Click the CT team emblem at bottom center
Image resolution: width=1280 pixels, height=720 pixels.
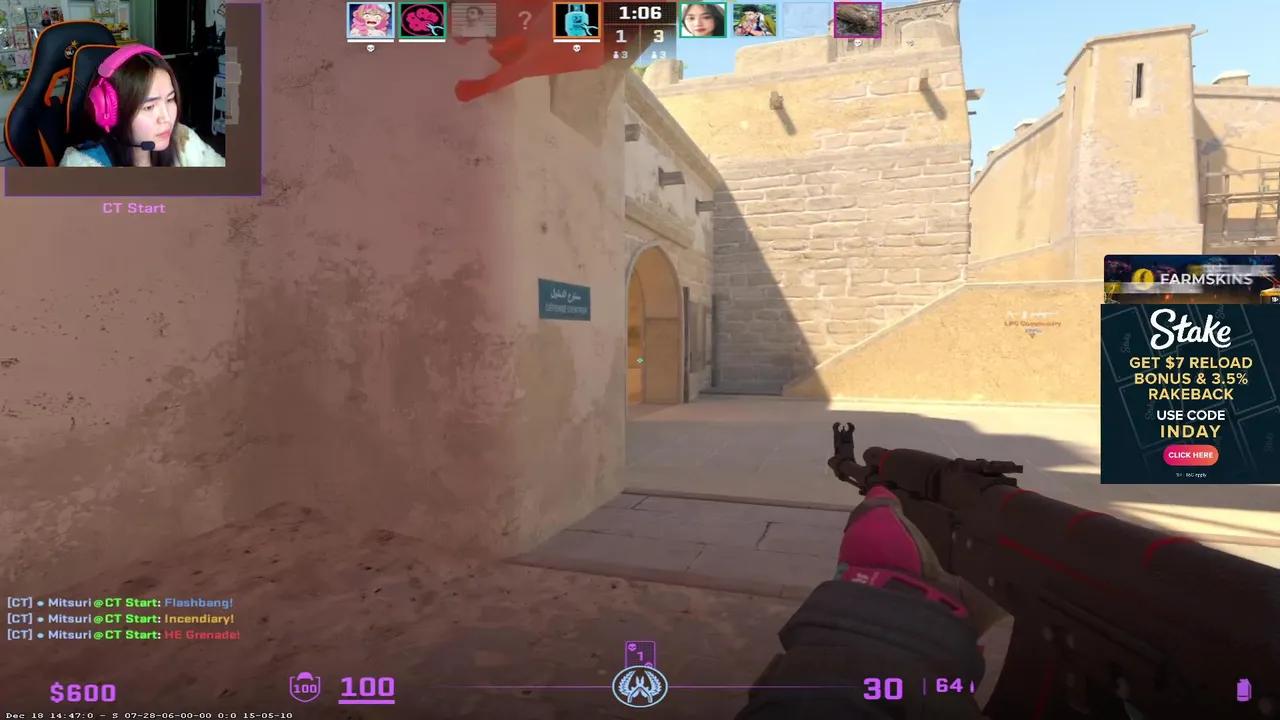tap(640, 686)
